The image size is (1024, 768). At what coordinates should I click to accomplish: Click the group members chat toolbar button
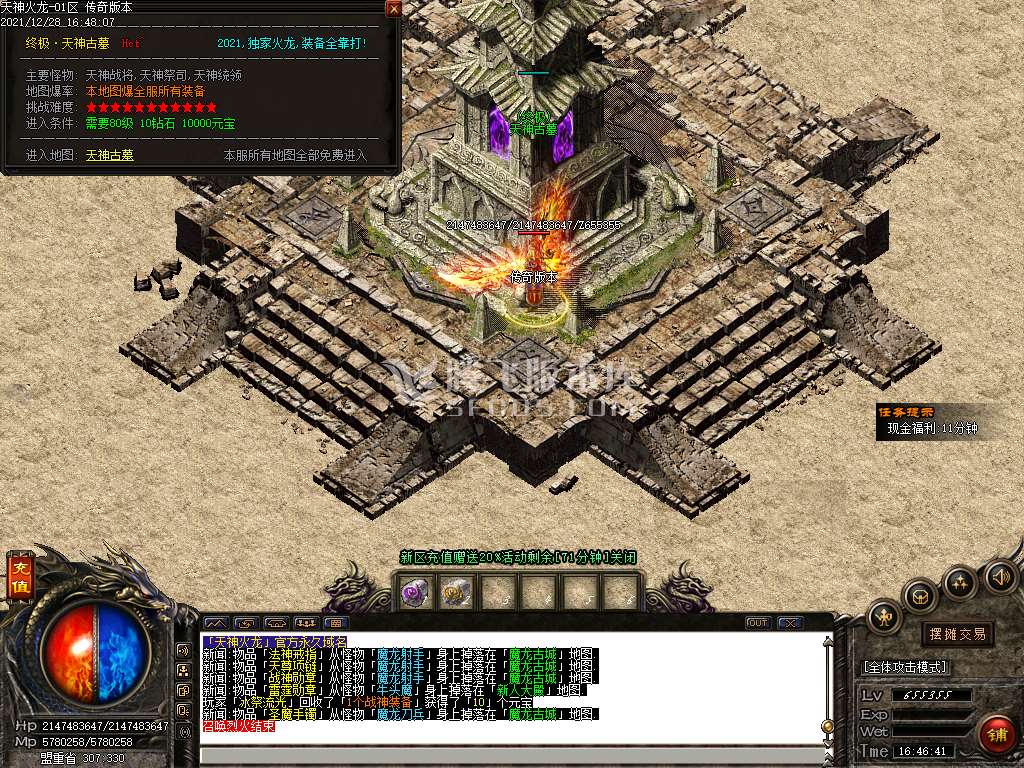click(x=307, y=623)
